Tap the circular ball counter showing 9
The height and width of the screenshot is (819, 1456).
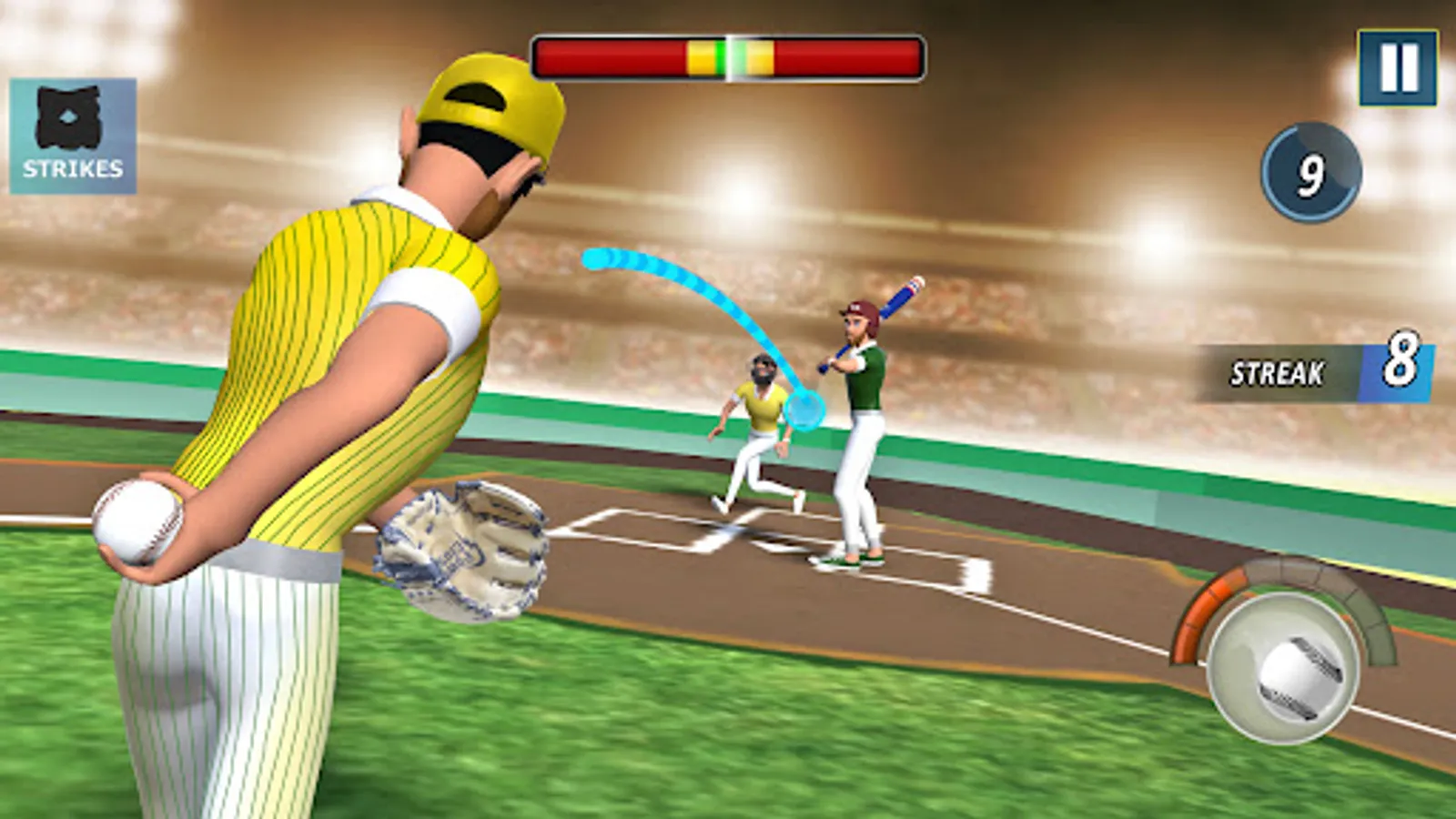coord(1310,173)
